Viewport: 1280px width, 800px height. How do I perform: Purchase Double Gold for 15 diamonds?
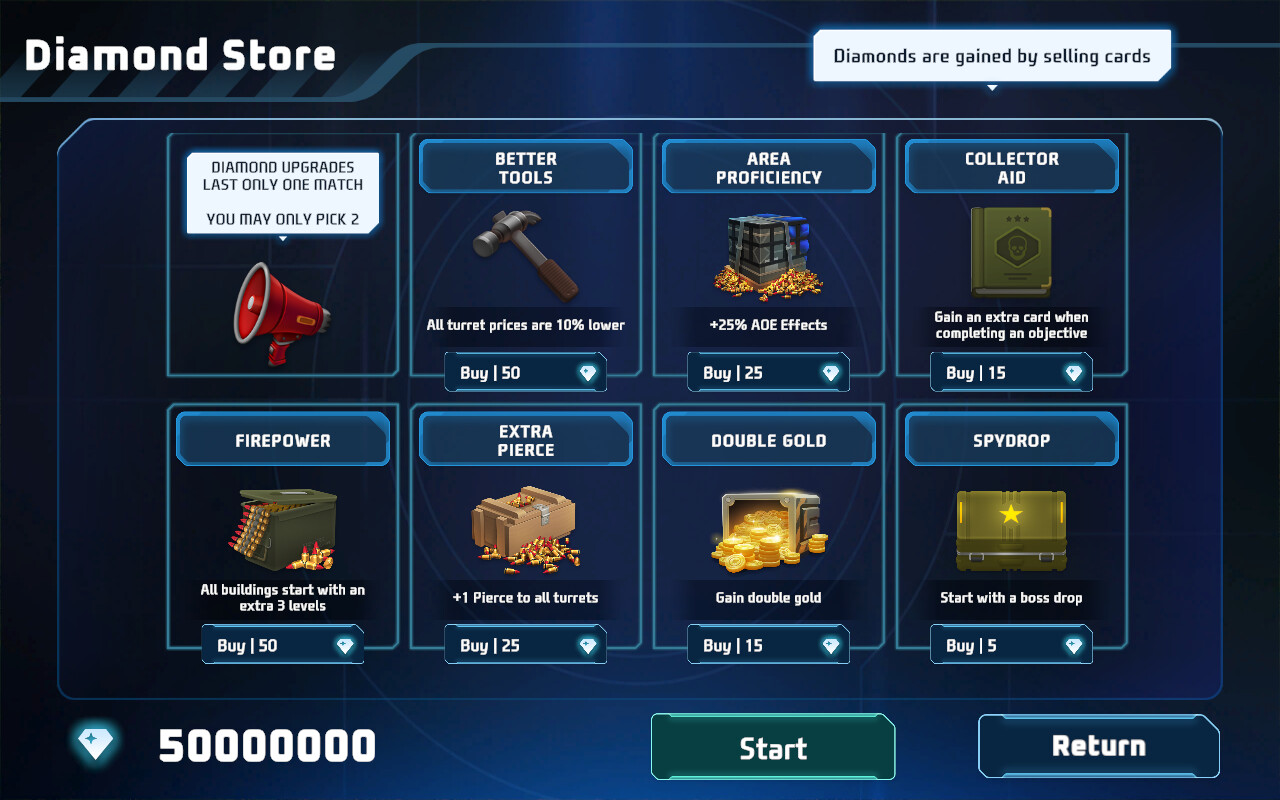coord(768,644)
